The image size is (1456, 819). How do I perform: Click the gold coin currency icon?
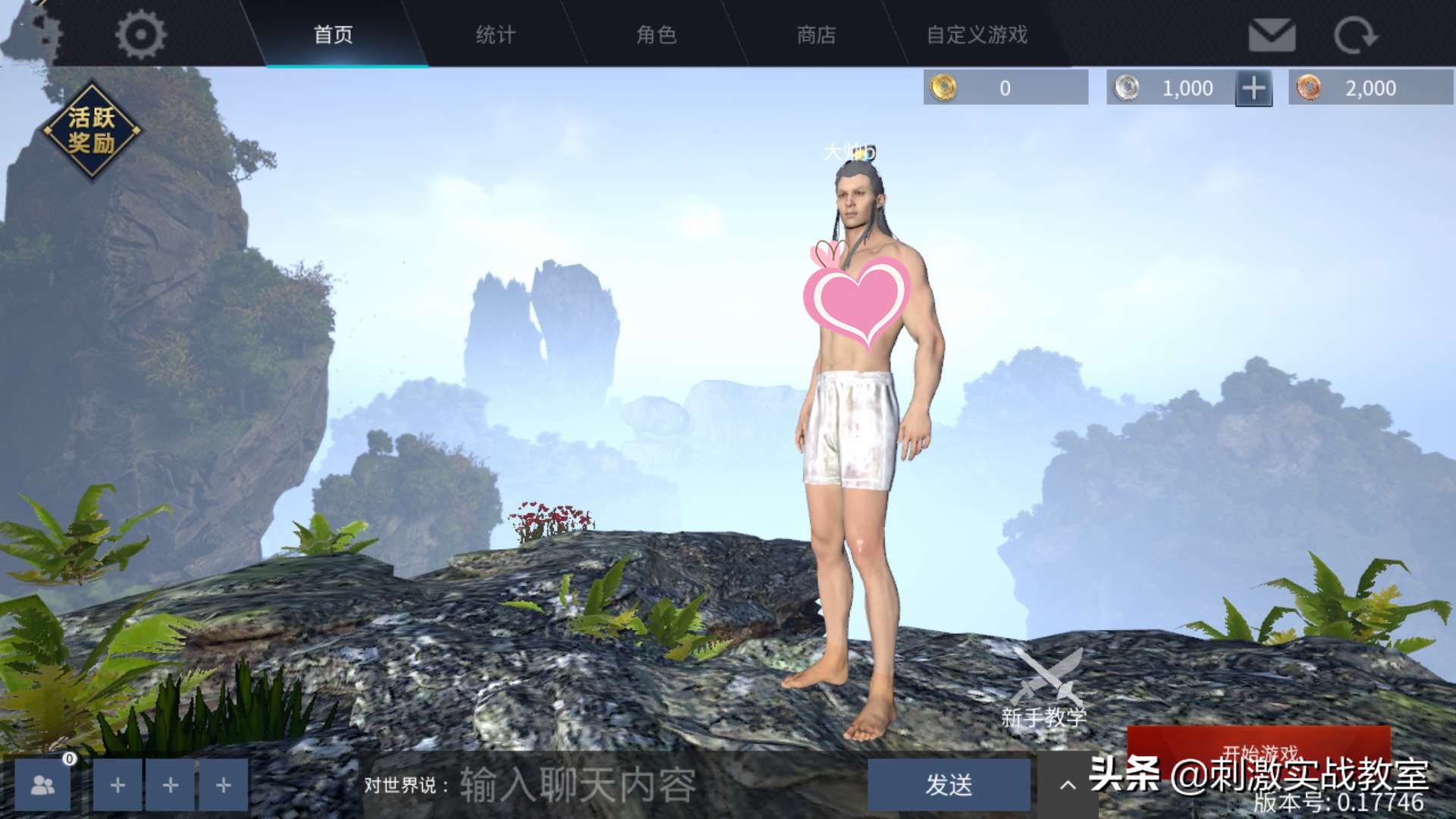tap(943, 87)
